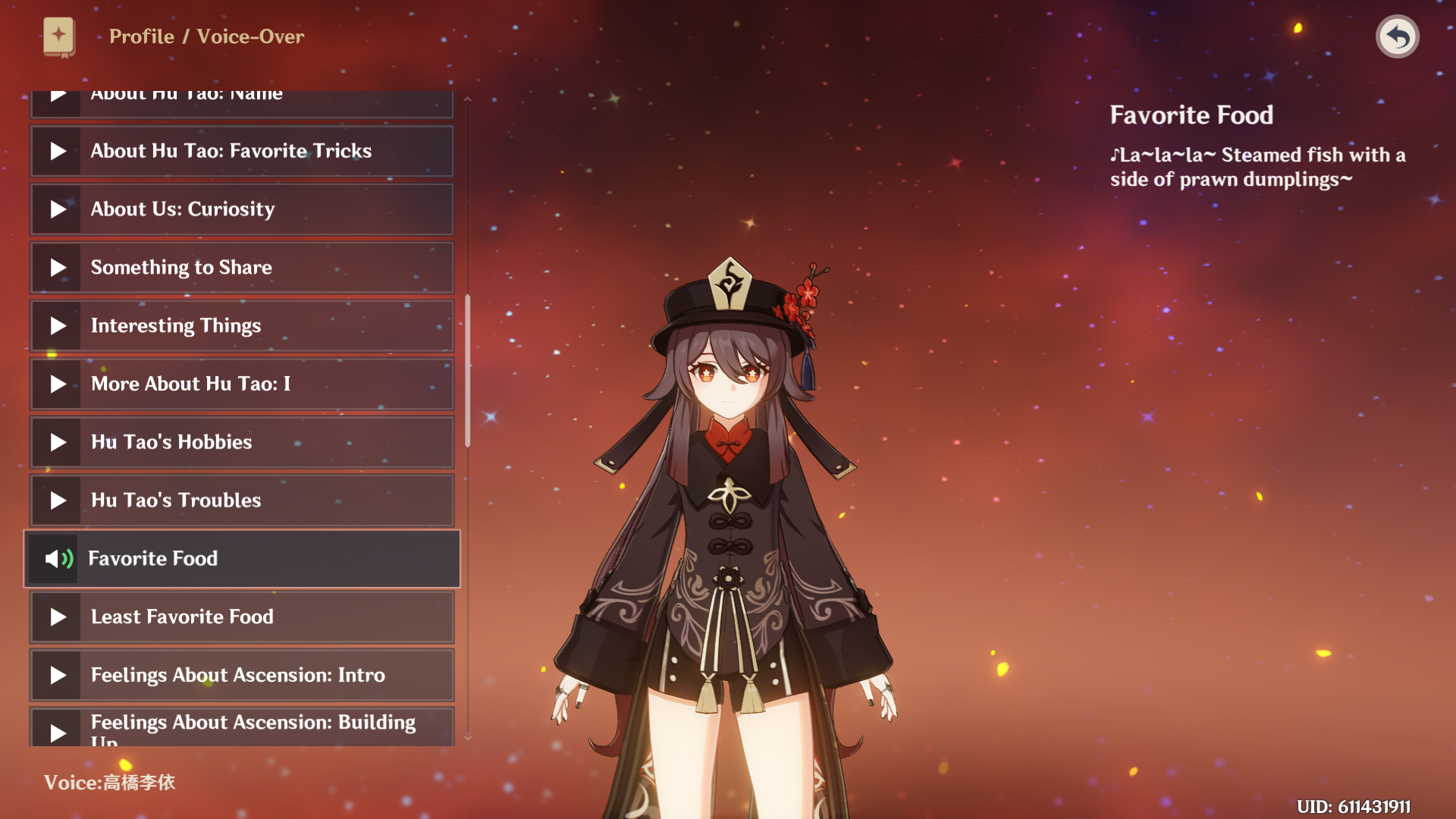Play the "Least Favorite Food" line
The image size is (1456, 819).
[x=241, y=617]
